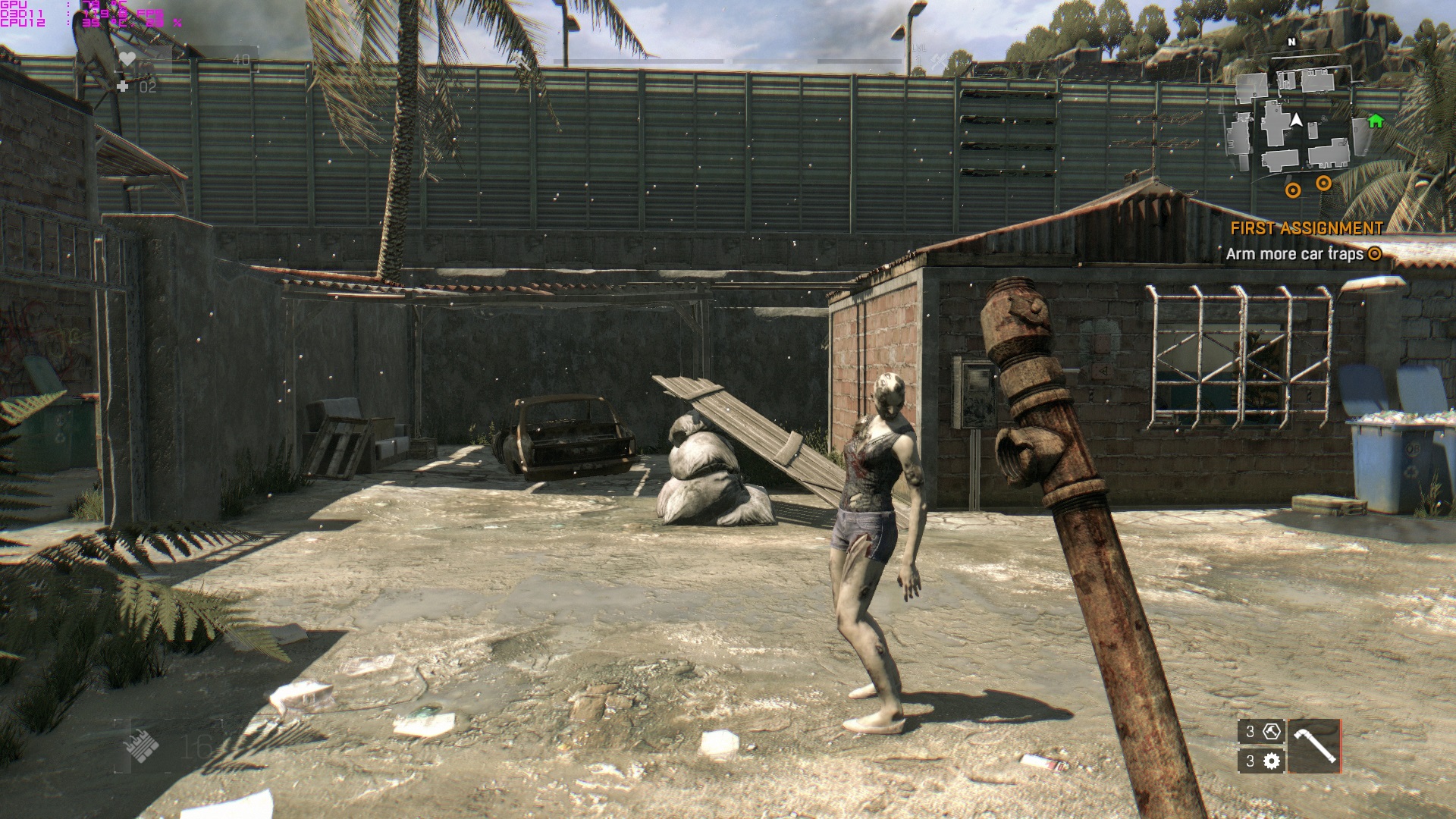Click the white player arrow on minimap
The height and width of the screenshot is (819, 1456).
click(x=1296, y=120)
